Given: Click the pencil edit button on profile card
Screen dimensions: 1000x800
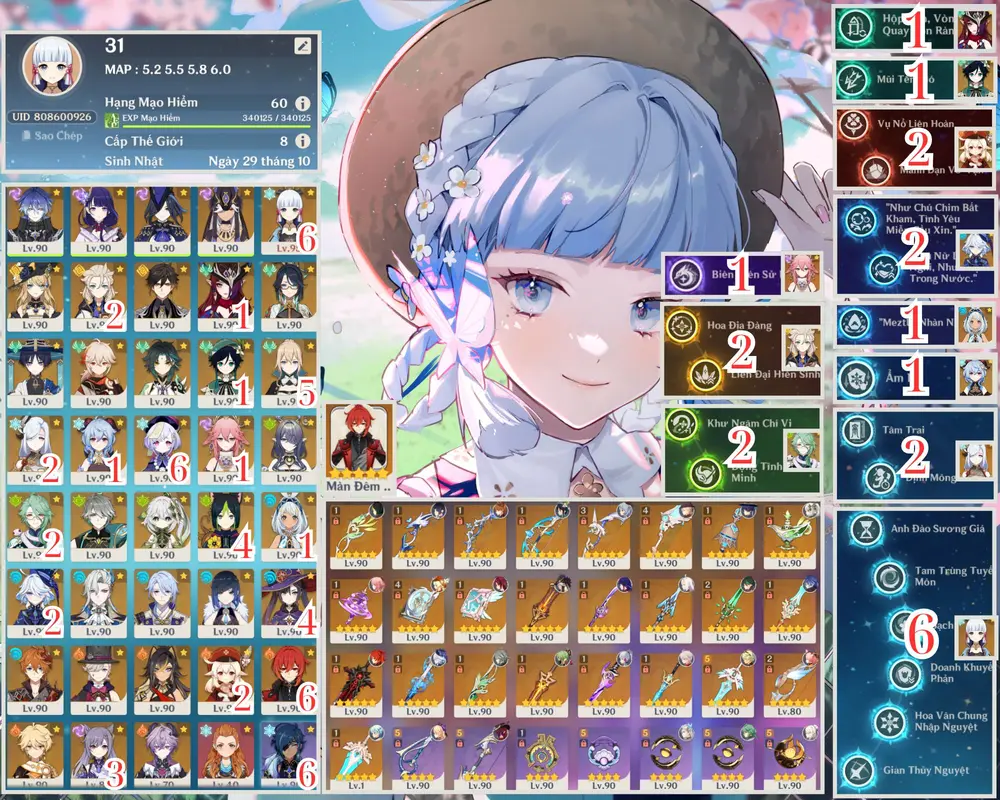Looking at the screenshot, I should point(303,46).
